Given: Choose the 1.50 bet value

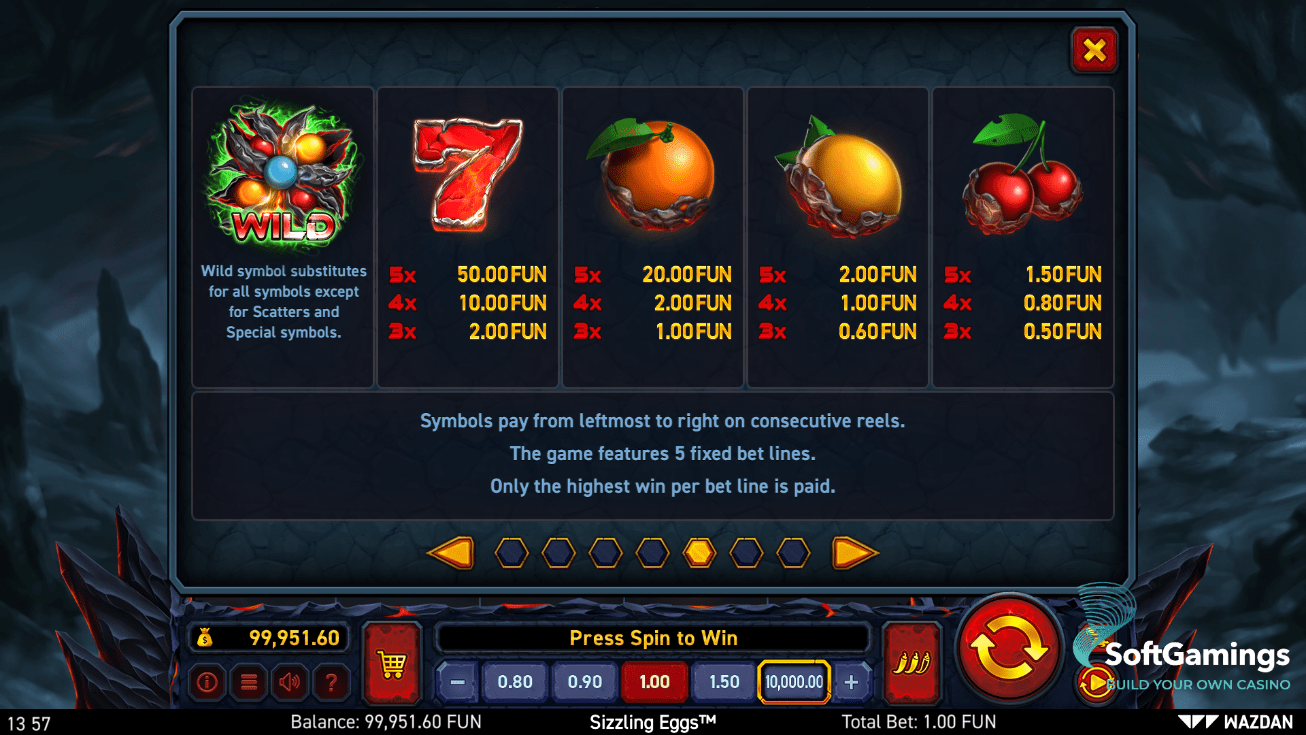Looking at the screenshot, I should tap(724, 682).
